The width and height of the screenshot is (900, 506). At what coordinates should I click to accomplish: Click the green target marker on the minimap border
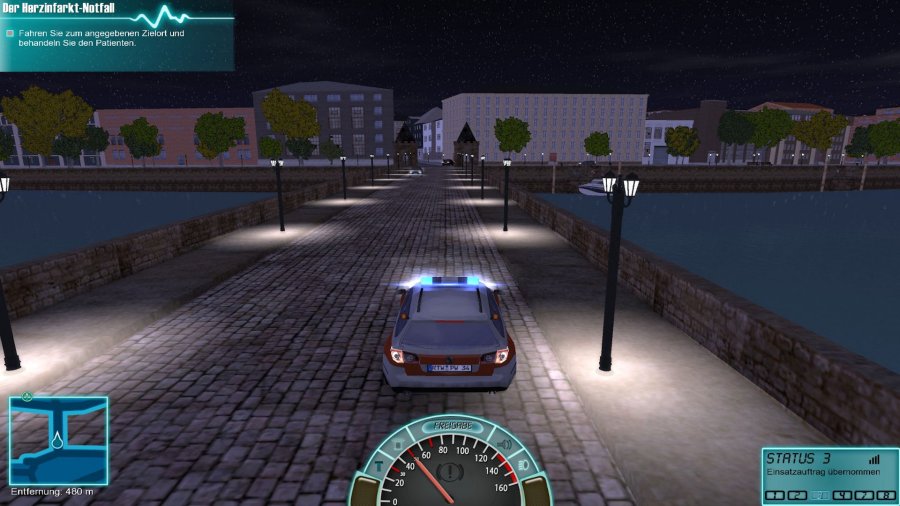coord(28,396)
